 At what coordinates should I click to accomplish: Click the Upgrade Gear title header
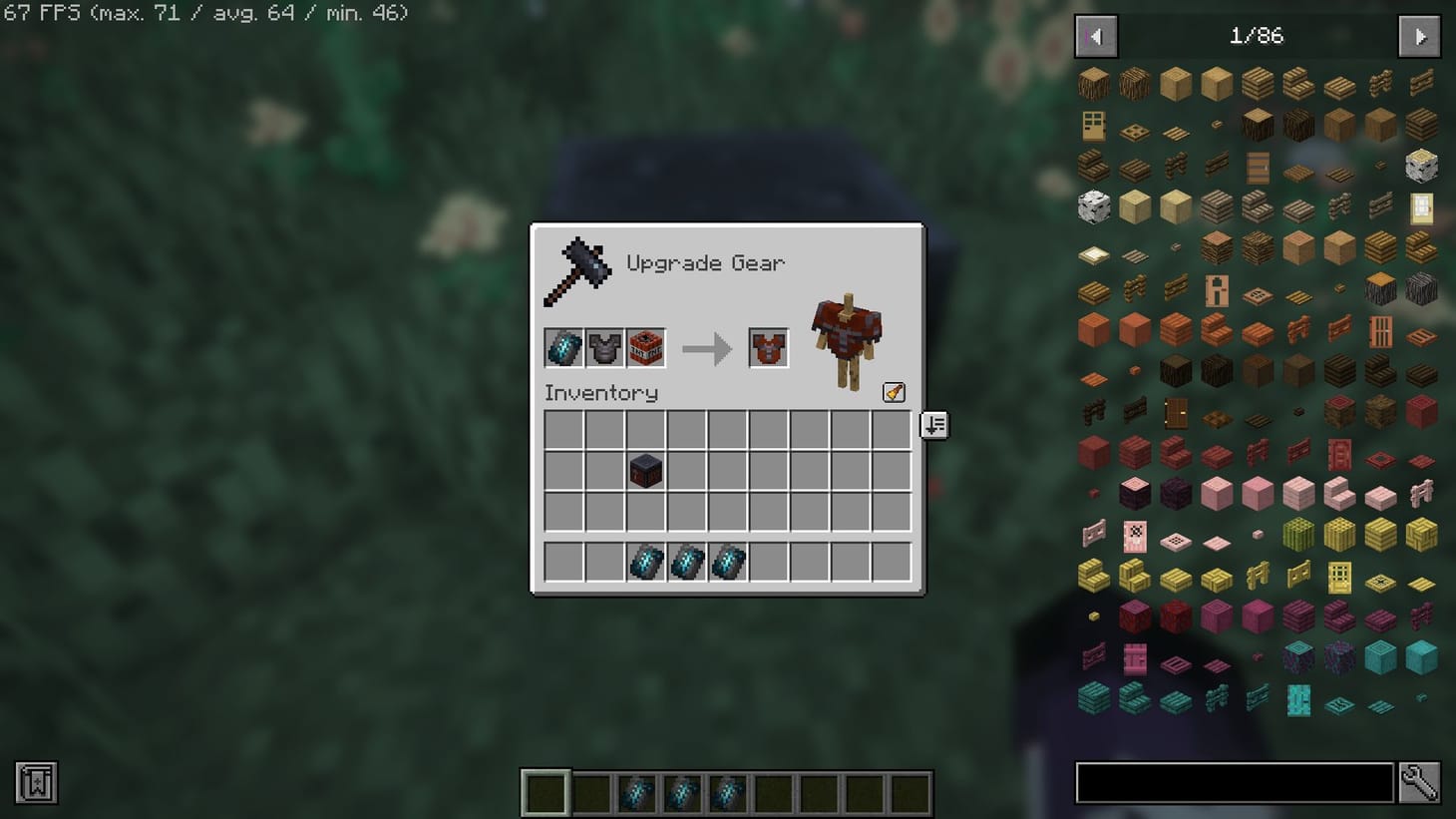705,262
